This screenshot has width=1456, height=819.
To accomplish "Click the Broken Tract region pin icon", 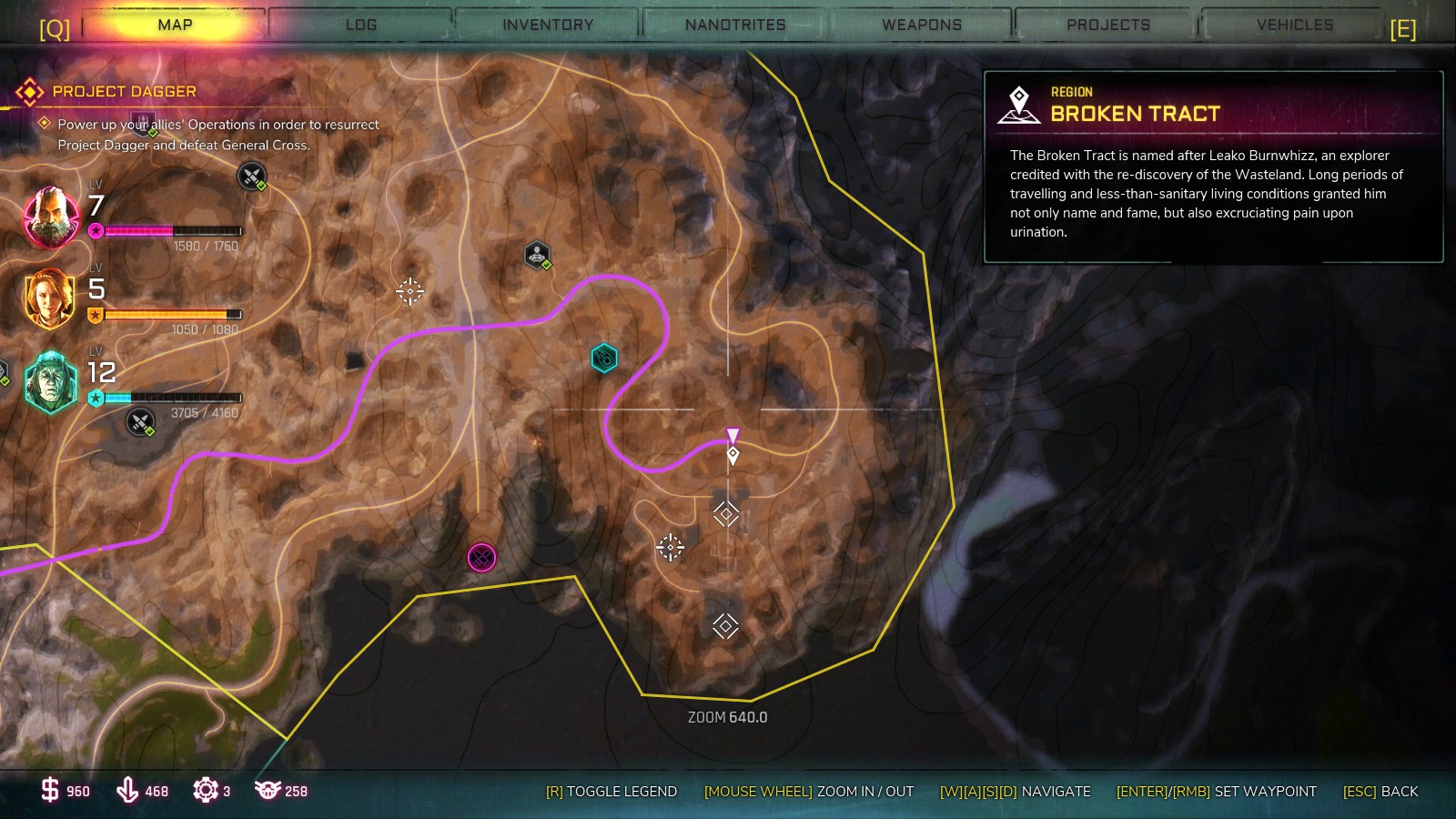I will coord(1019,102).
